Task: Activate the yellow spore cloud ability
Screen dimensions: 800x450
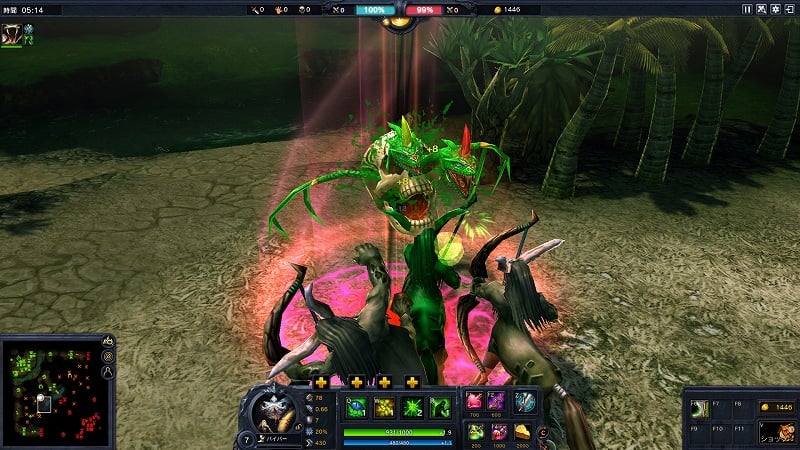Action: click(384, 407)
